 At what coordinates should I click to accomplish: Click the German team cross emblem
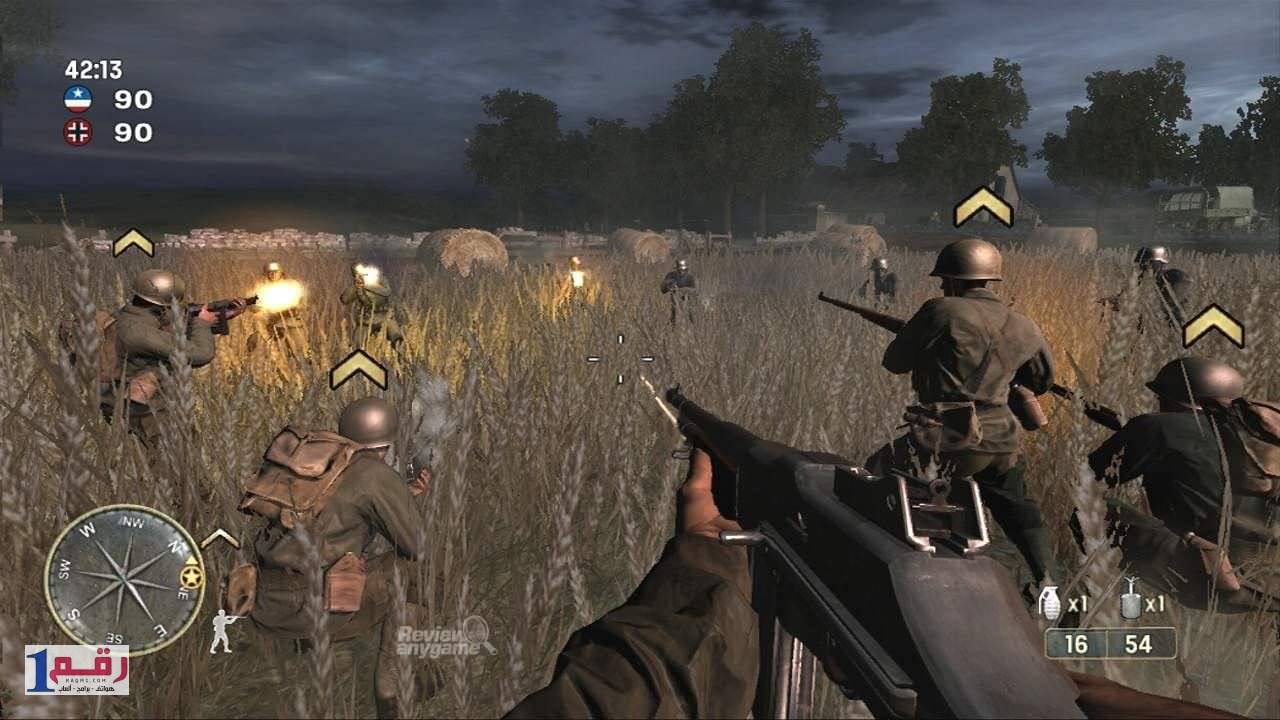78,131
